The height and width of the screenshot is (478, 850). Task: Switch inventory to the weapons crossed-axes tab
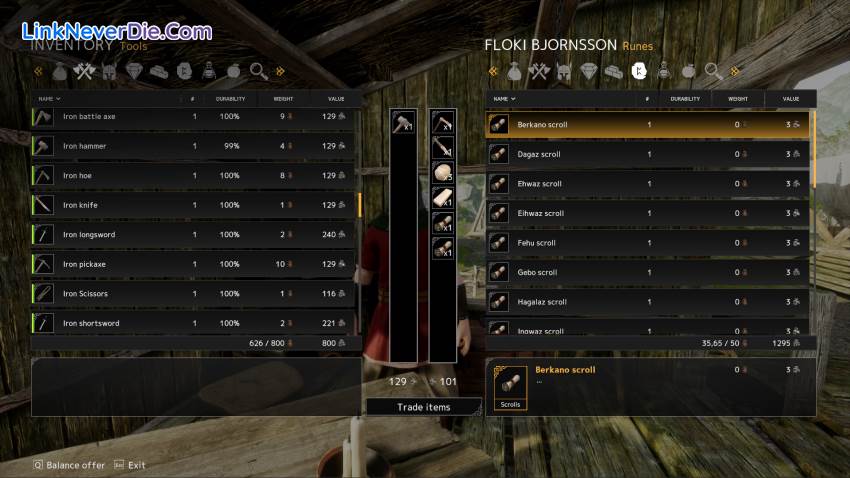[x=85, y=71]
